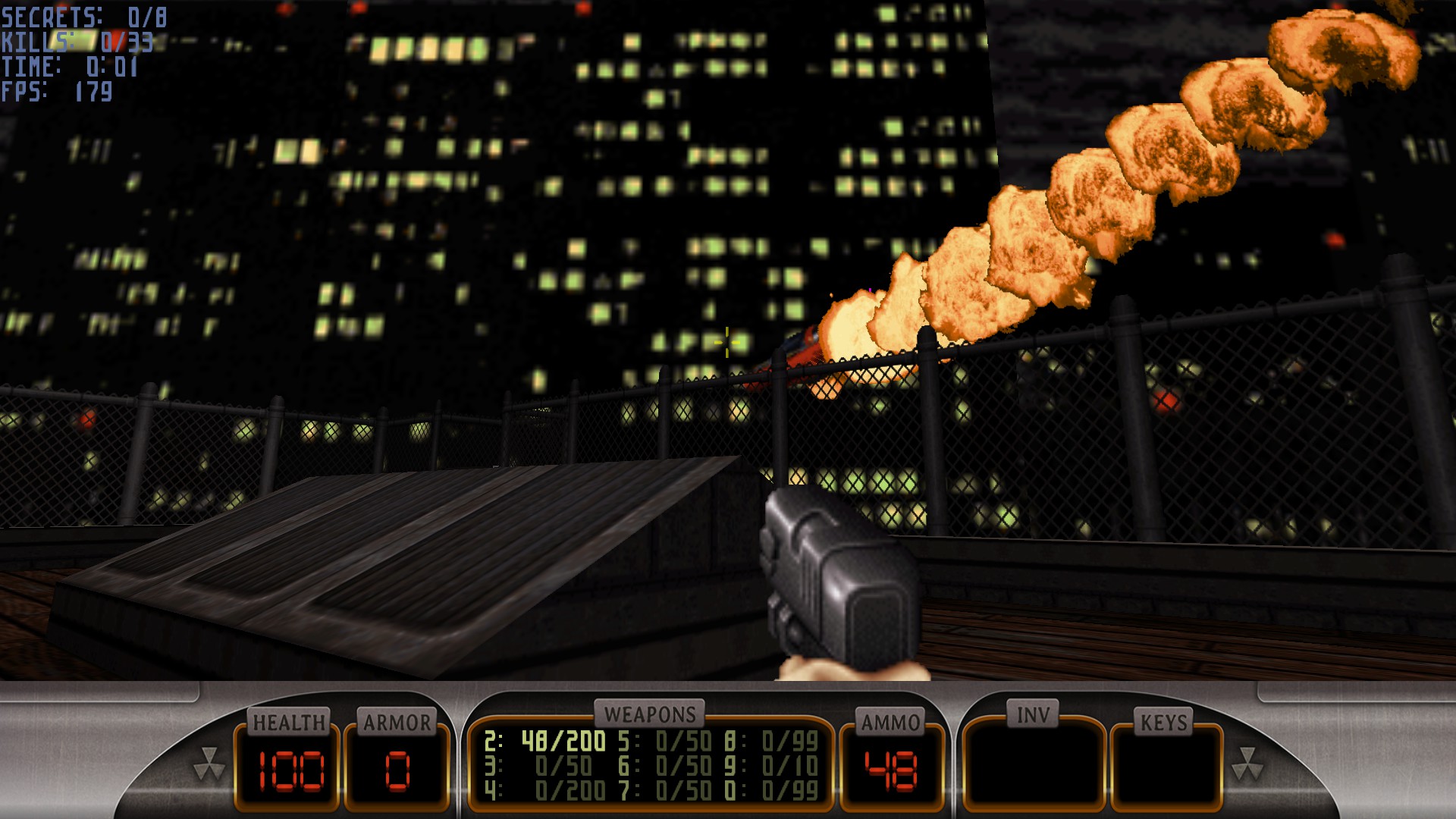Click the ARMOR readout showing 0

pyautogui.click(x=397, y=771)
